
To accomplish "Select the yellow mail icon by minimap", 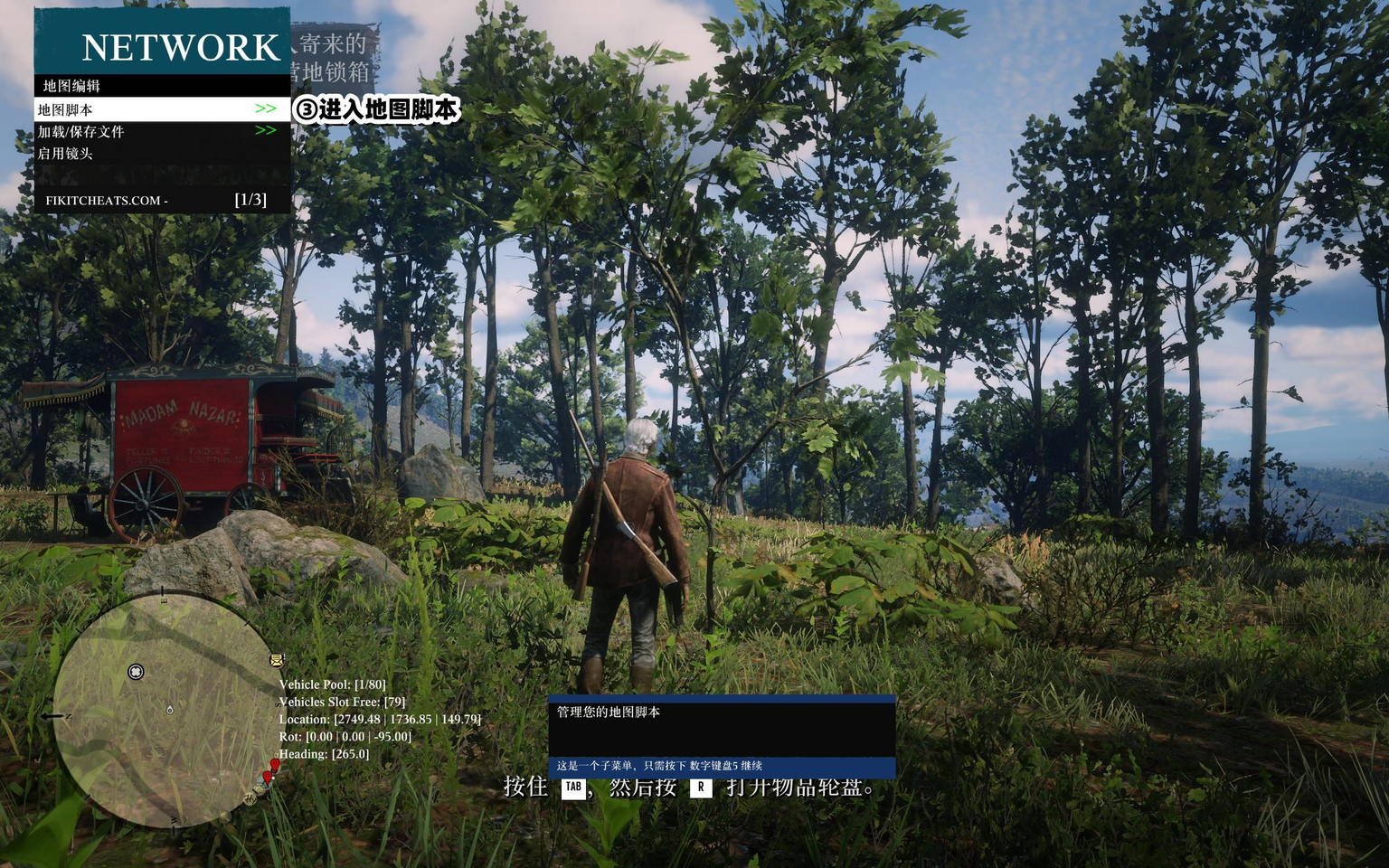I will tap(277, 660).
